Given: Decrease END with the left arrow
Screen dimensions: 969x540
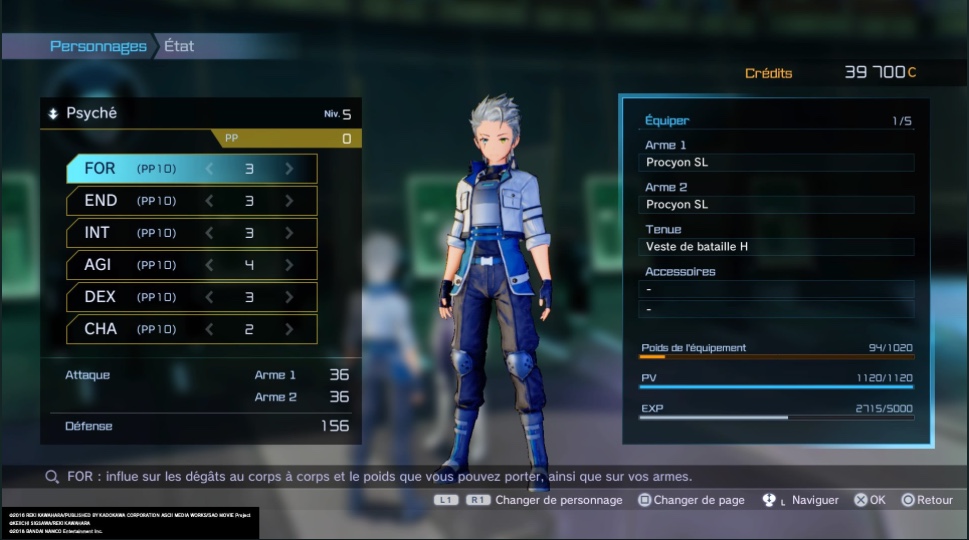Looking at the screenshot, I should pos(210,201).
